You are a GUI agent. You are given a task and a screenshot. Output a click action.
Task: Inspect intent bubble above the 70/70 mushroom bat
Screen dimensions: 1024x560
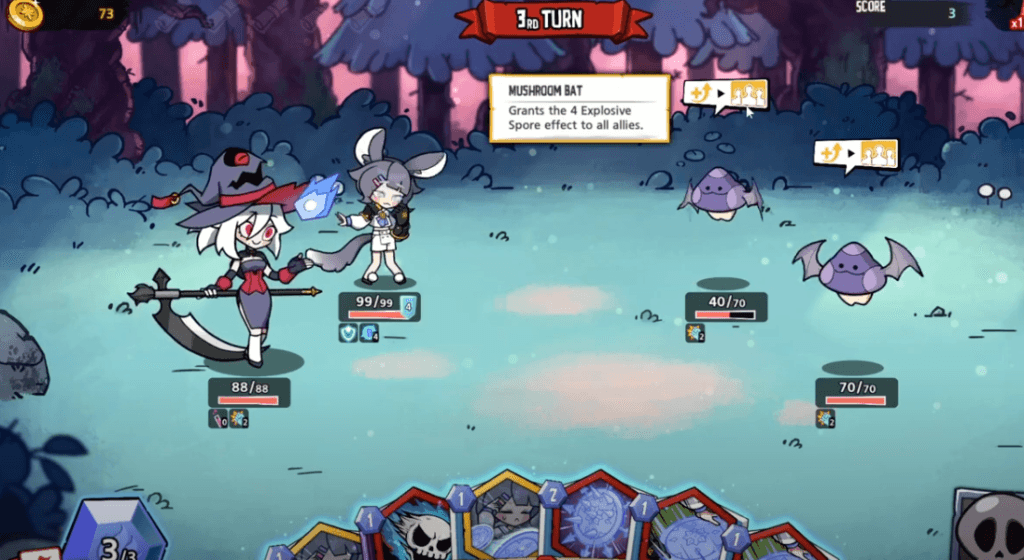pos(856,154)
